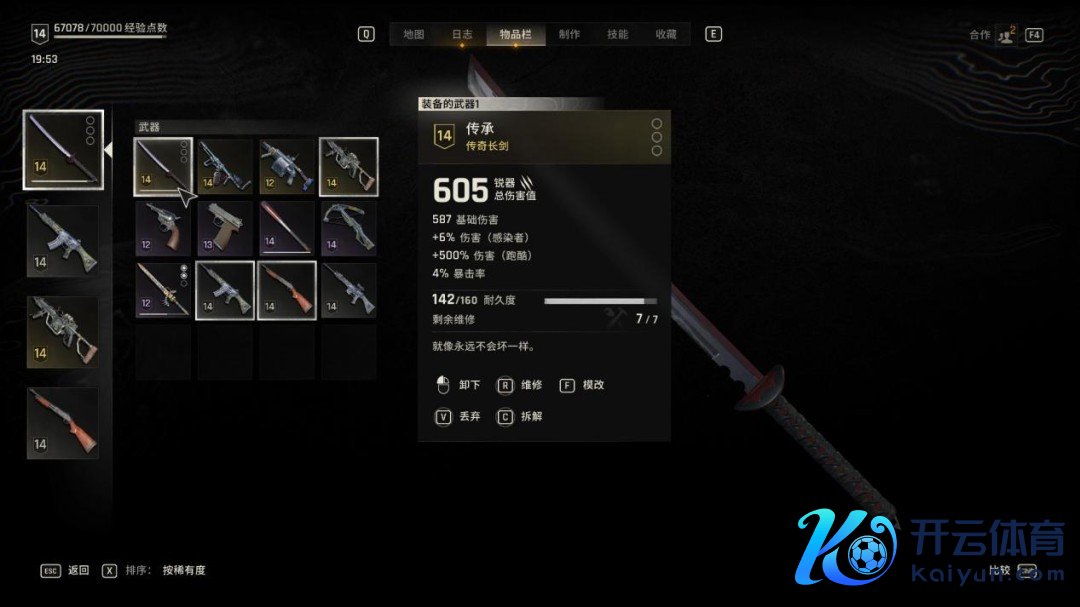Viewport: 1080px width, 607px height.
Task: Open 模改 weapon modification
Action: [583, 385]
